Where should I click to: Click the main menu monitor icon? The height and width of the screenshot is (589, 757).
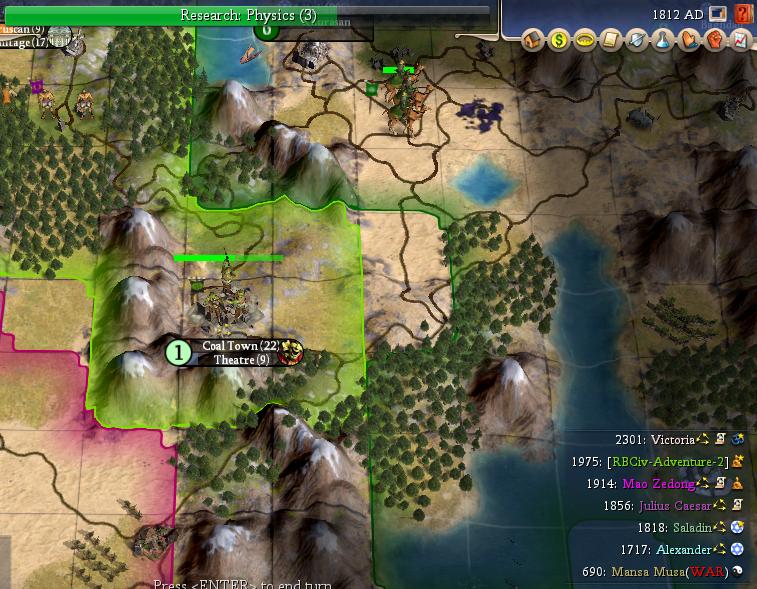click(x=717, y=14)
